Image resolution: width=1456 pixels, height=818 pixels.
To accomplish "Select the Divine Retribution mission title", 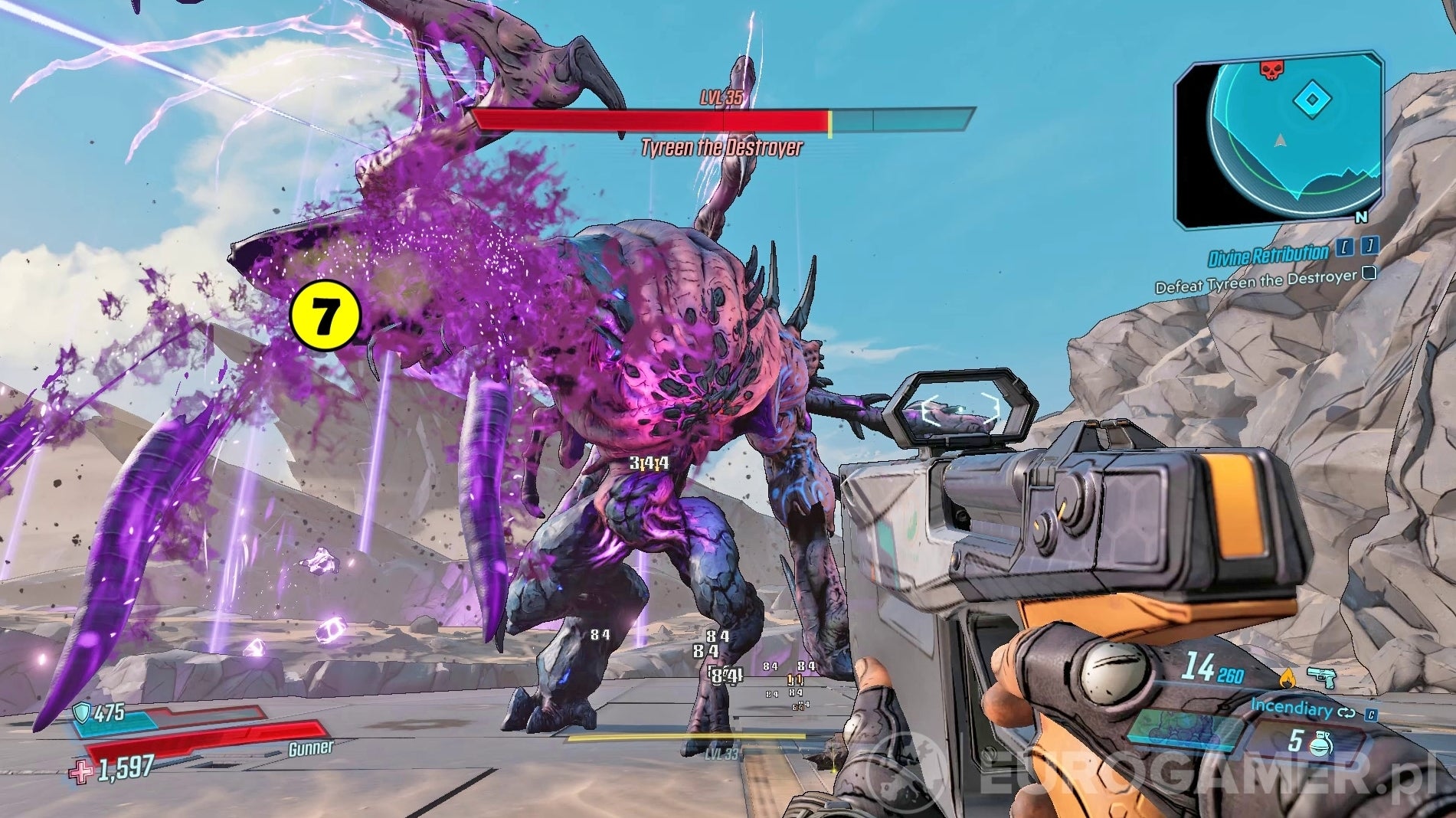I will coord(1268,253).
